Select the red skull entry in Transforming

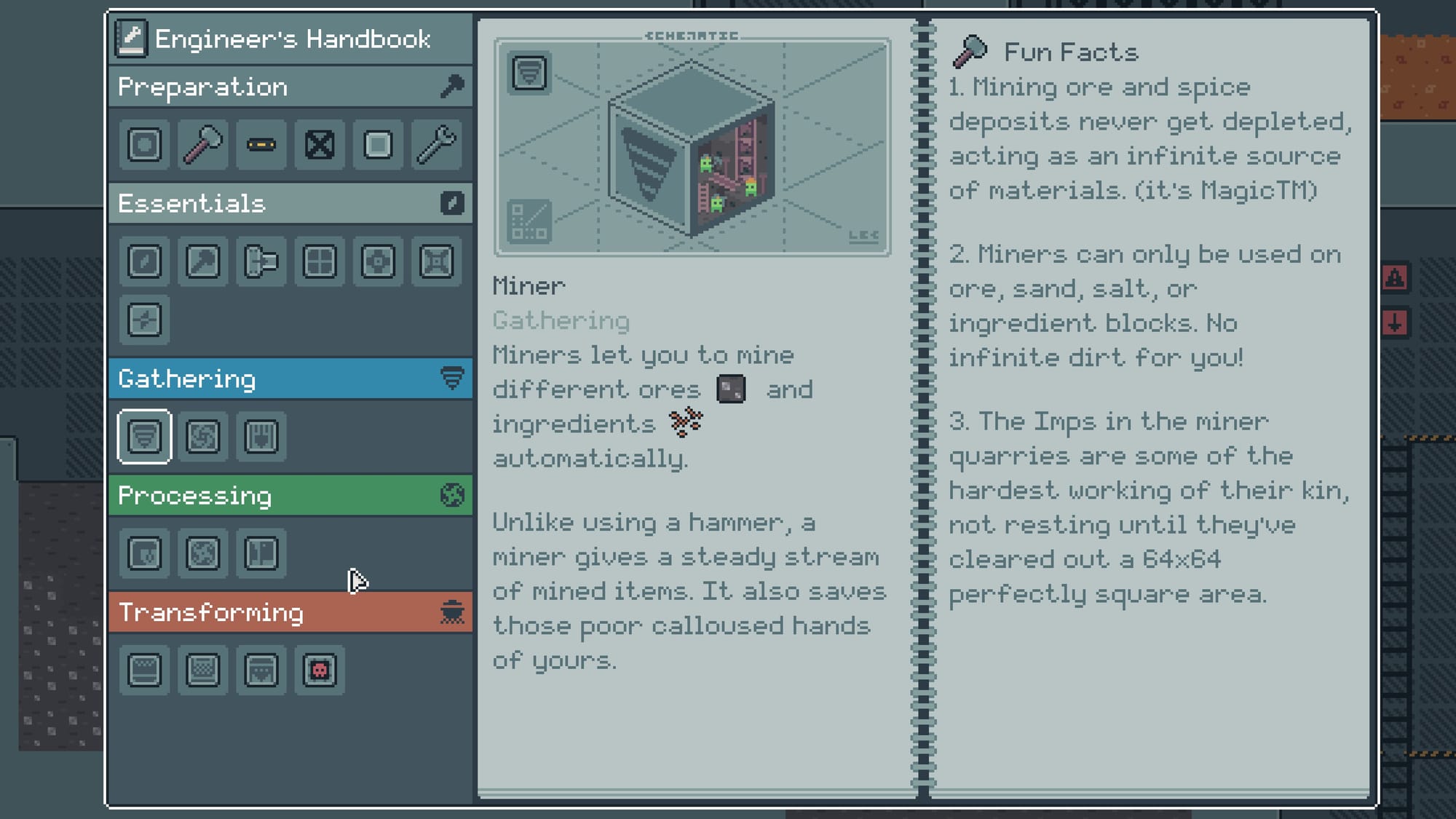(320, 670)
